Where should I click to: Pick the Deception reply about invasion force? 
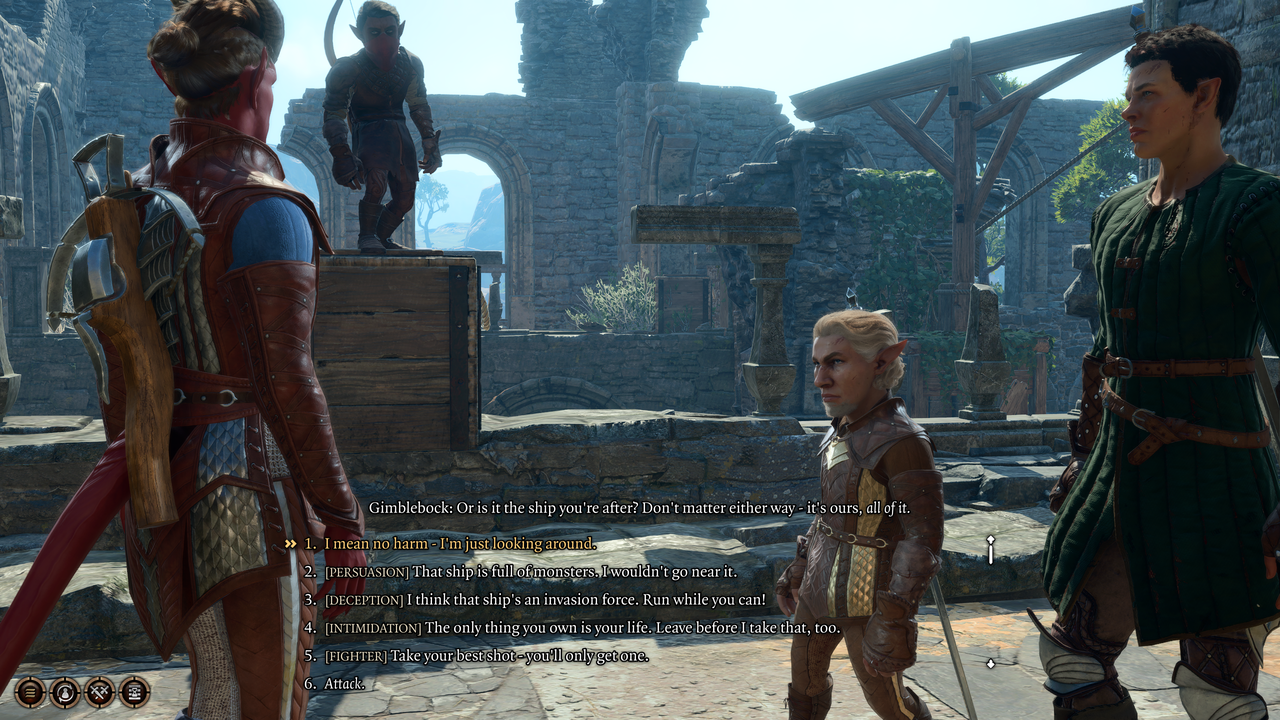click(x=545, y=600)
